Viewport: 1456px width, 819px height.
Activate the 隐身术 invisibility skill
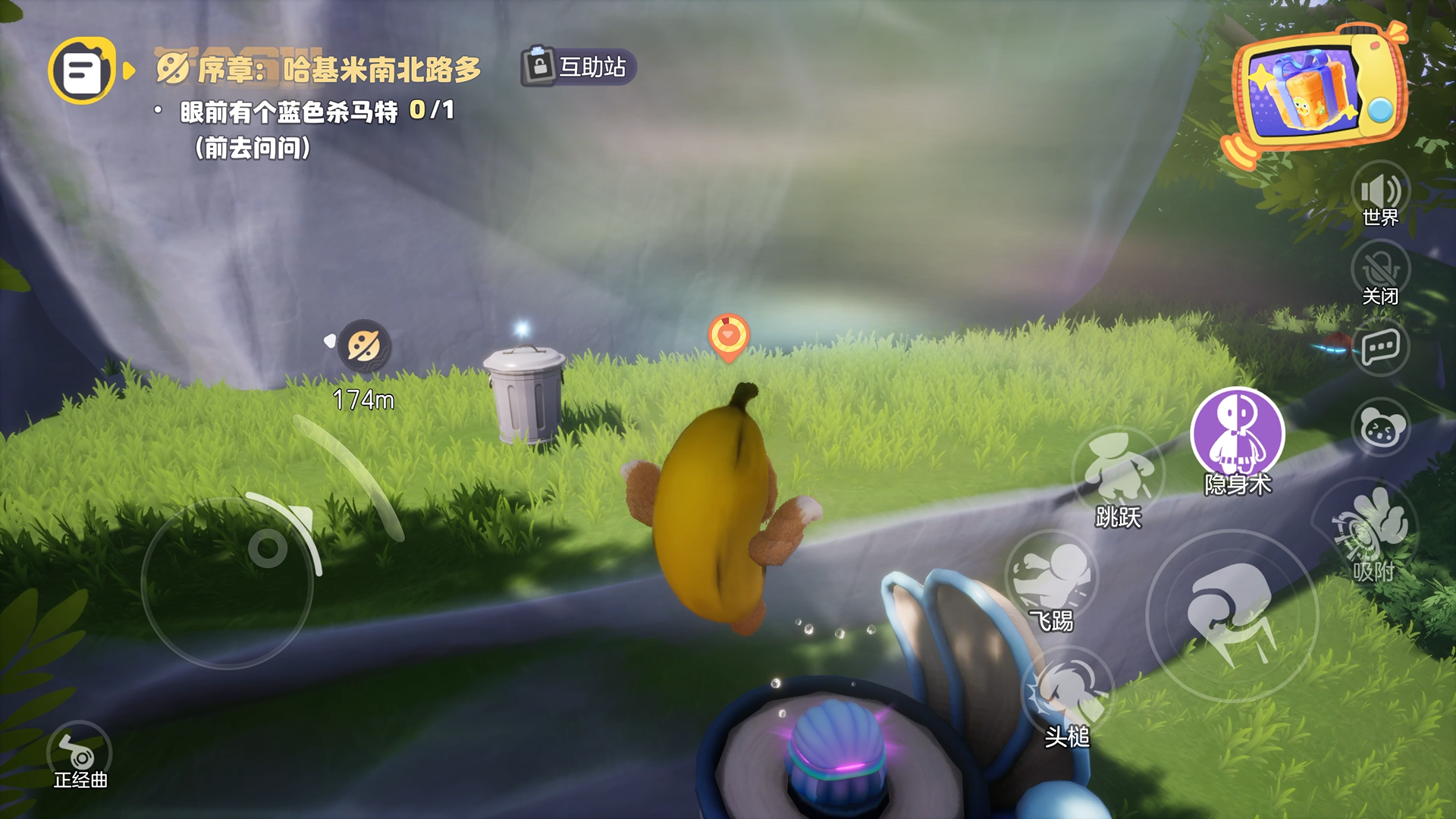pyautogui.click(x=1237, y=434)
